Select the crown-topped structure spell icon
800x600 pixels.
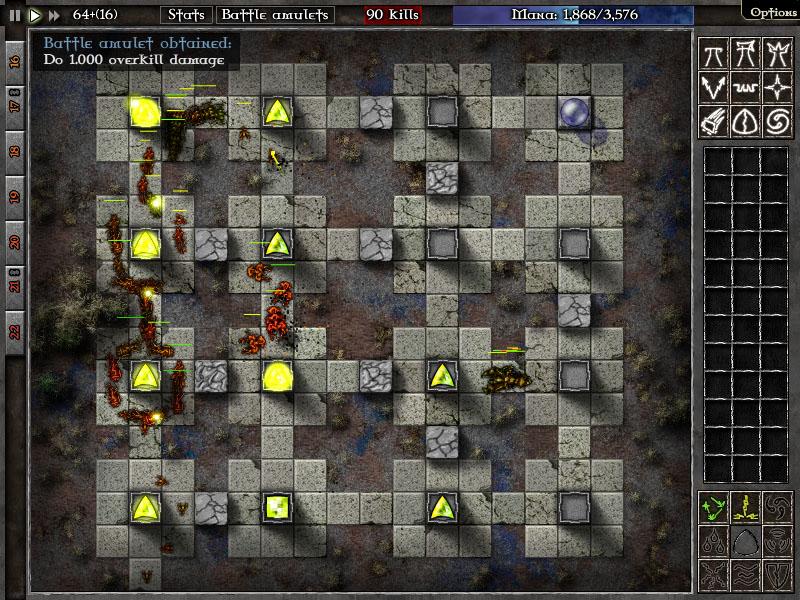click(776, 54)
